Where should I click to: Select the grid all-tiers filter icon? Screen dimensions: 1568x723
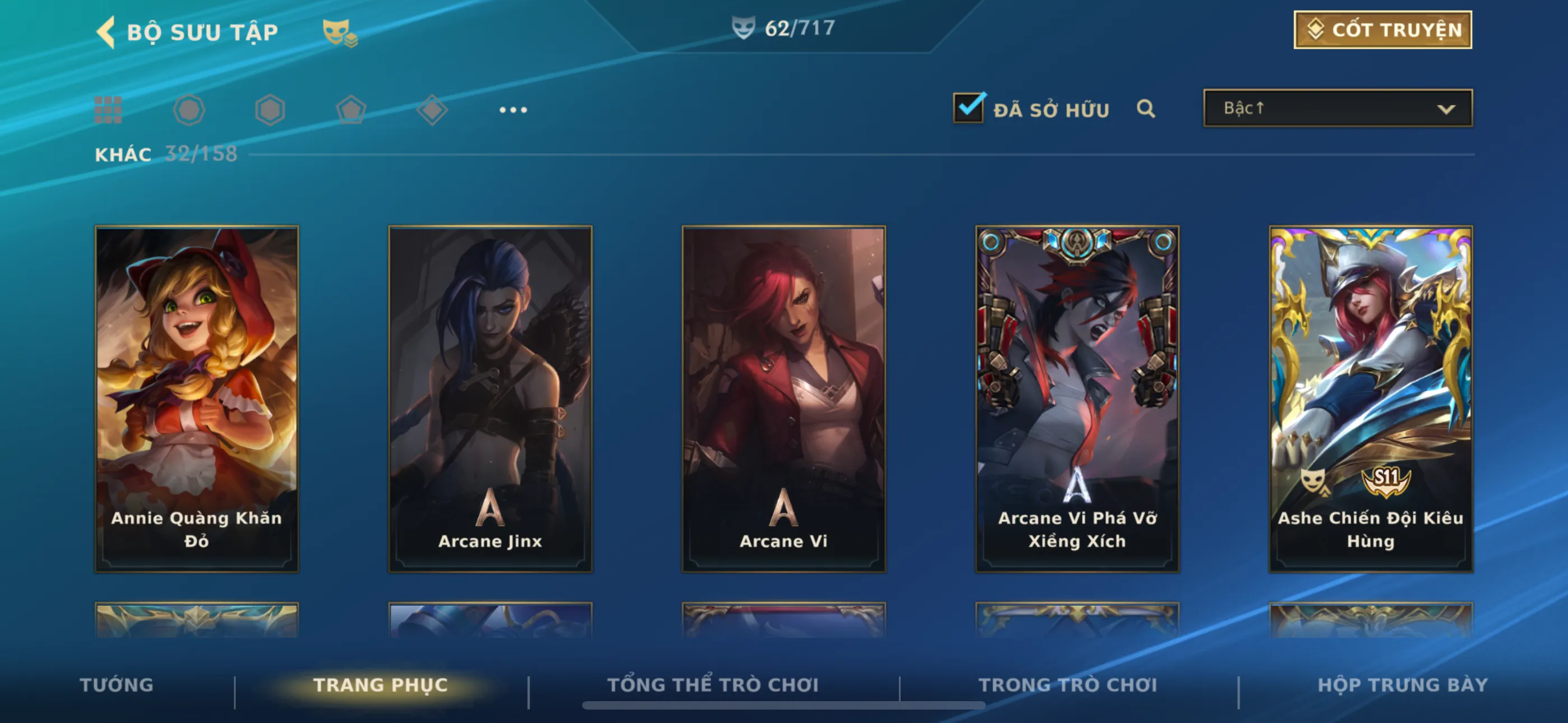point(108,110)
